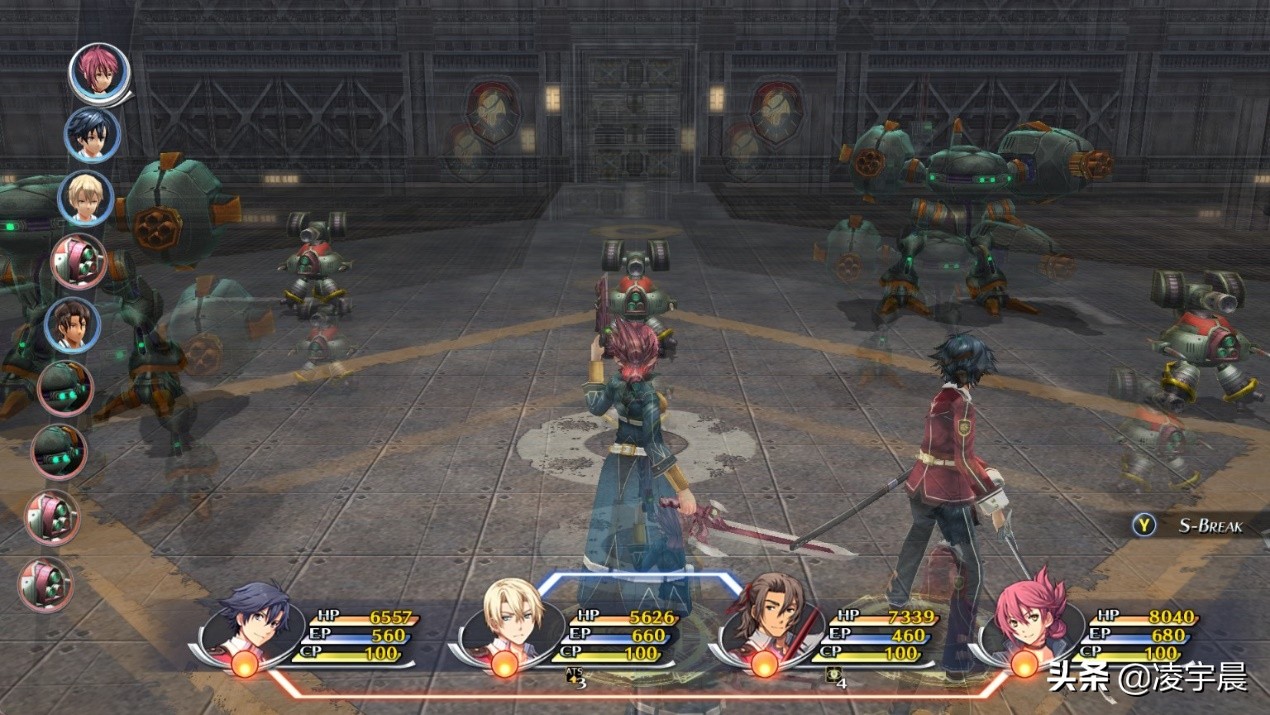The image size is (1270, 715).
Task: Select the brown-haired character's turn order portrait
Action: point(72,325)
